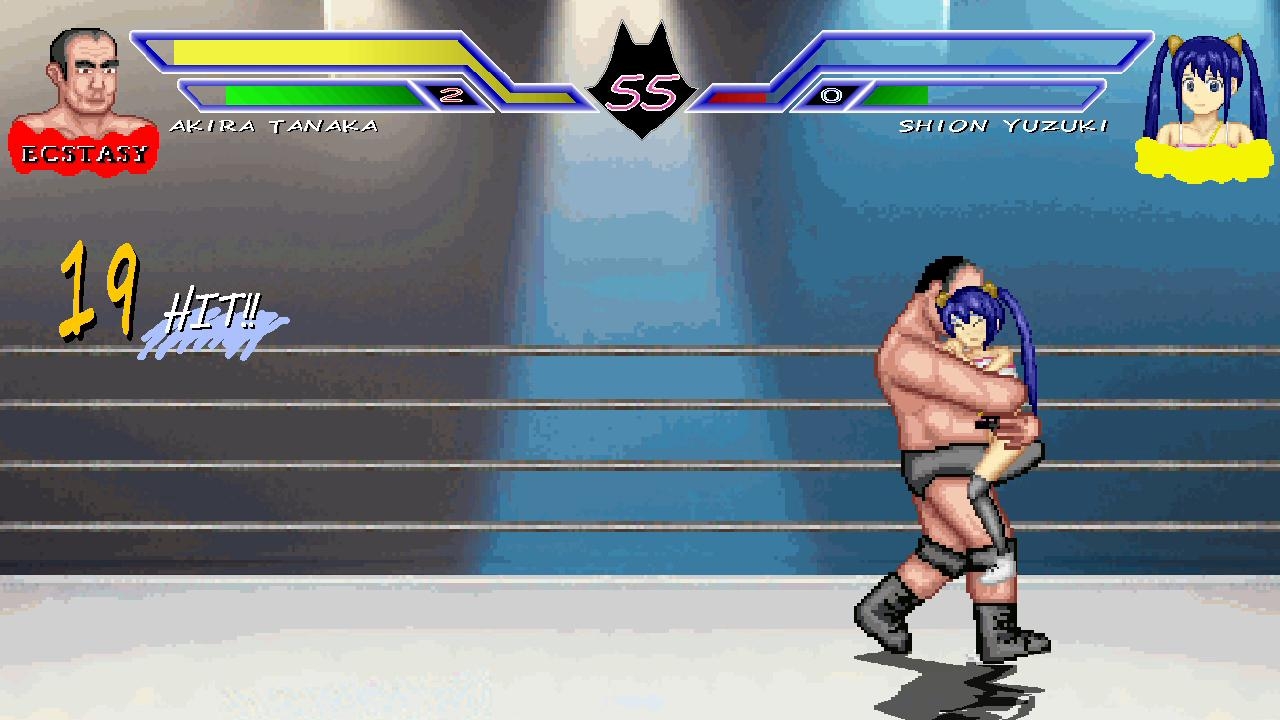Expand the center timer display showing 55

pos(641,90)
